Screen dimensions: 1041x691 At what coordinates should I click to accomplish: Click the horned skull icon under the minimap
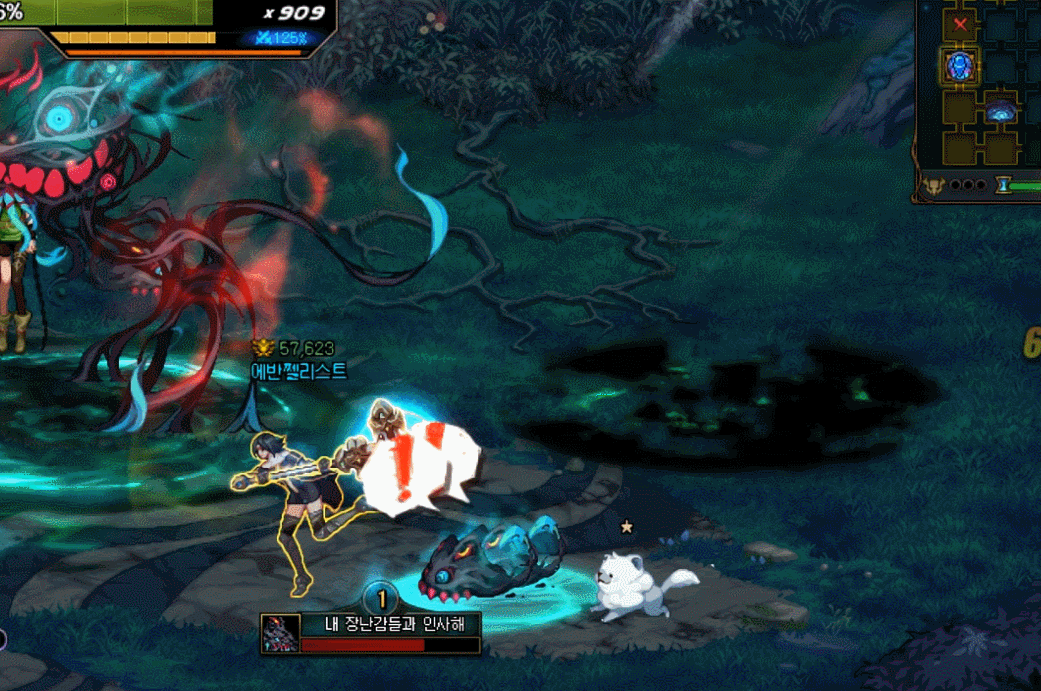coord(934,185)
